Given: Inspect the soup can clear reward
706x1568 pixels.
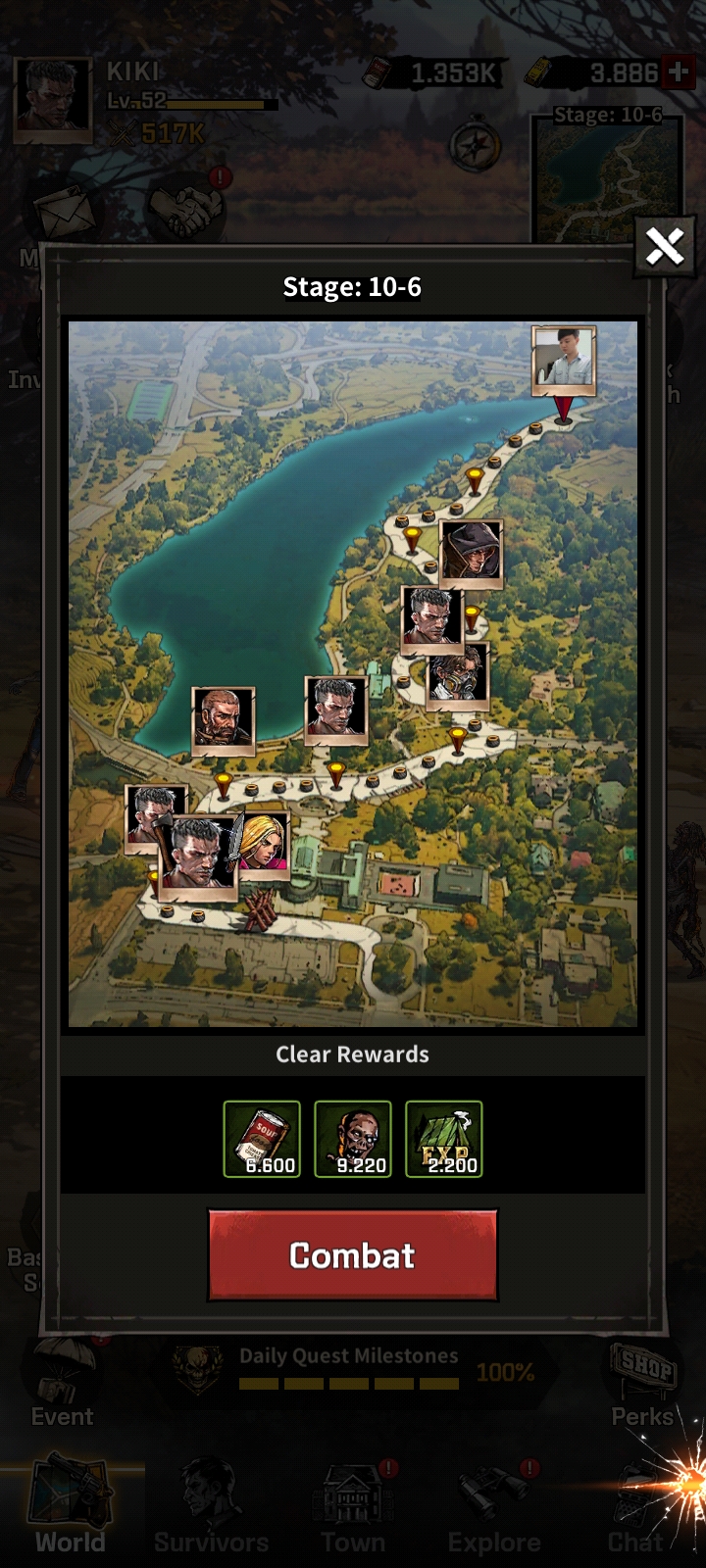Looking at the screenshot, I should coord(262,1139).
